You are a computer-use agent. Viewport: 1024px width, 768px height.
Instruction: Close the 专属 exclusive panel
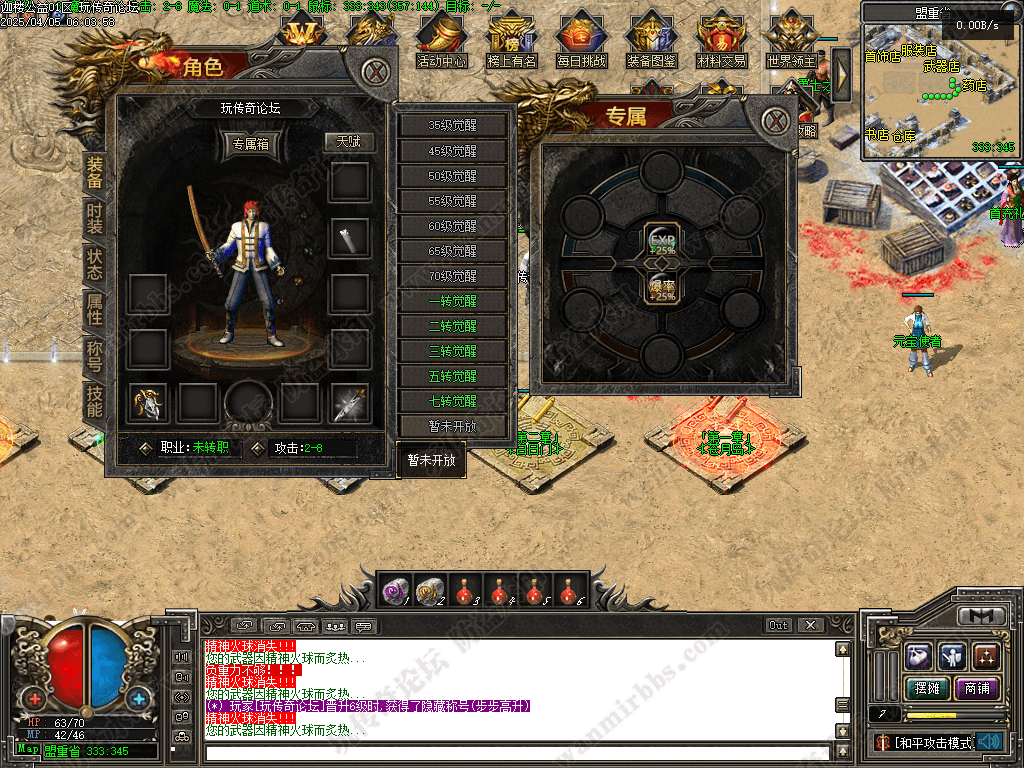pos(775,122)
